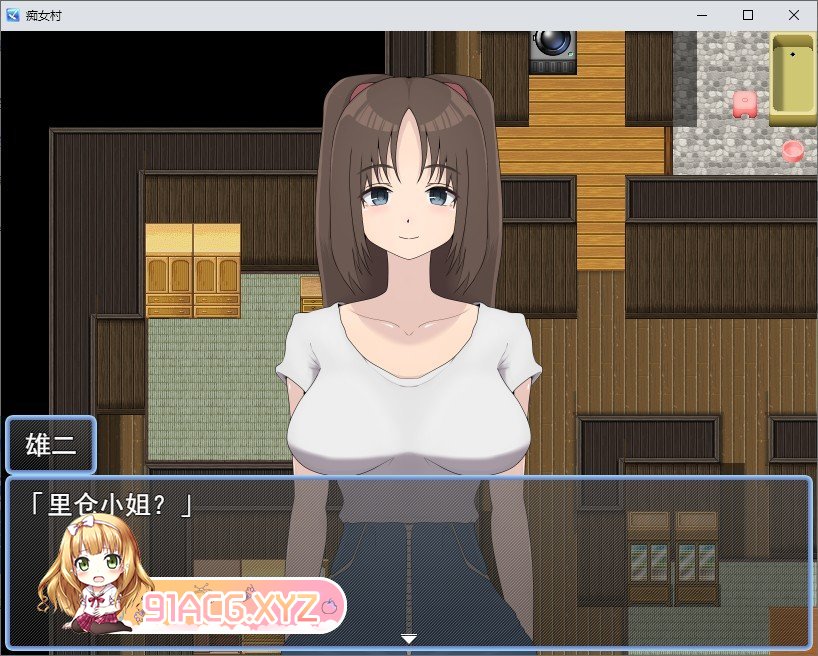Maximize the game window

[748, 15]
